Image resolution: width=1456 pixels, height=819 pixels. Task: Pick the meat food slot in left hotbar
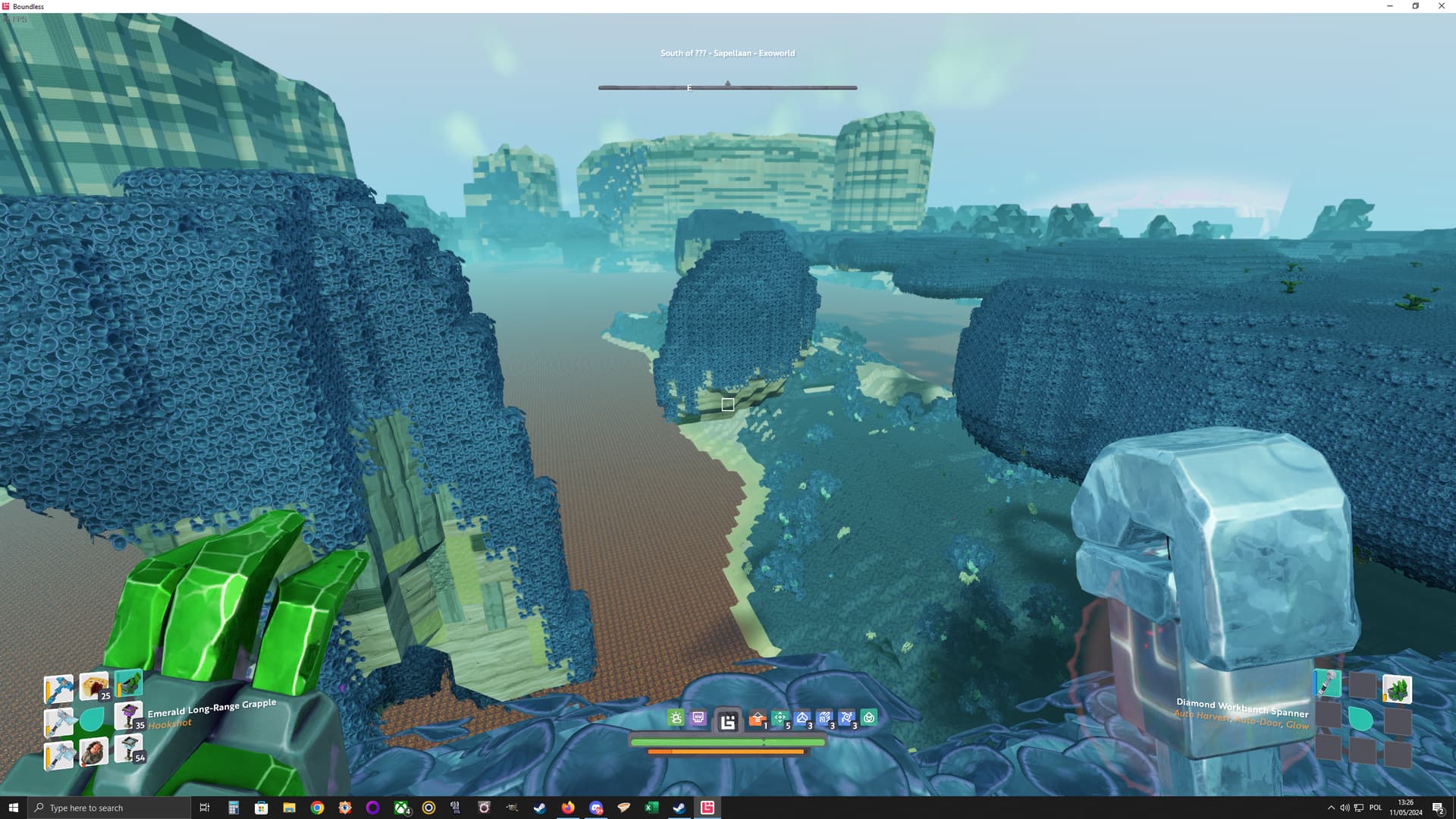(x=94, y=752)
